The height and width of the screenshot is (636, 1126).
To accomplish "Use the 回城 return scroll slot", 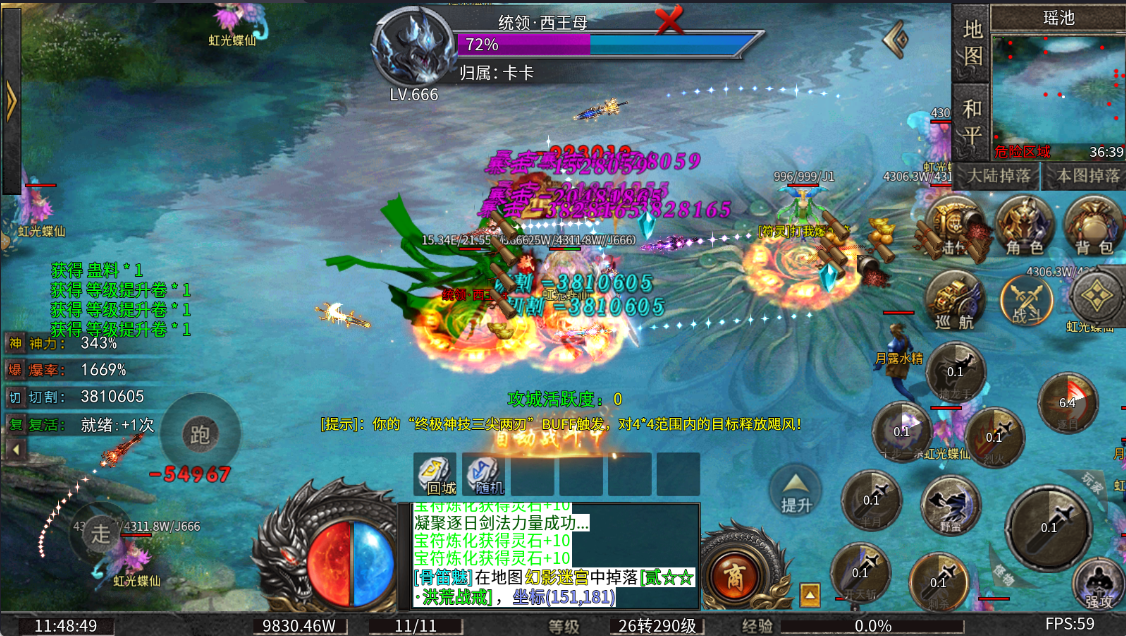I will point(435,474).
